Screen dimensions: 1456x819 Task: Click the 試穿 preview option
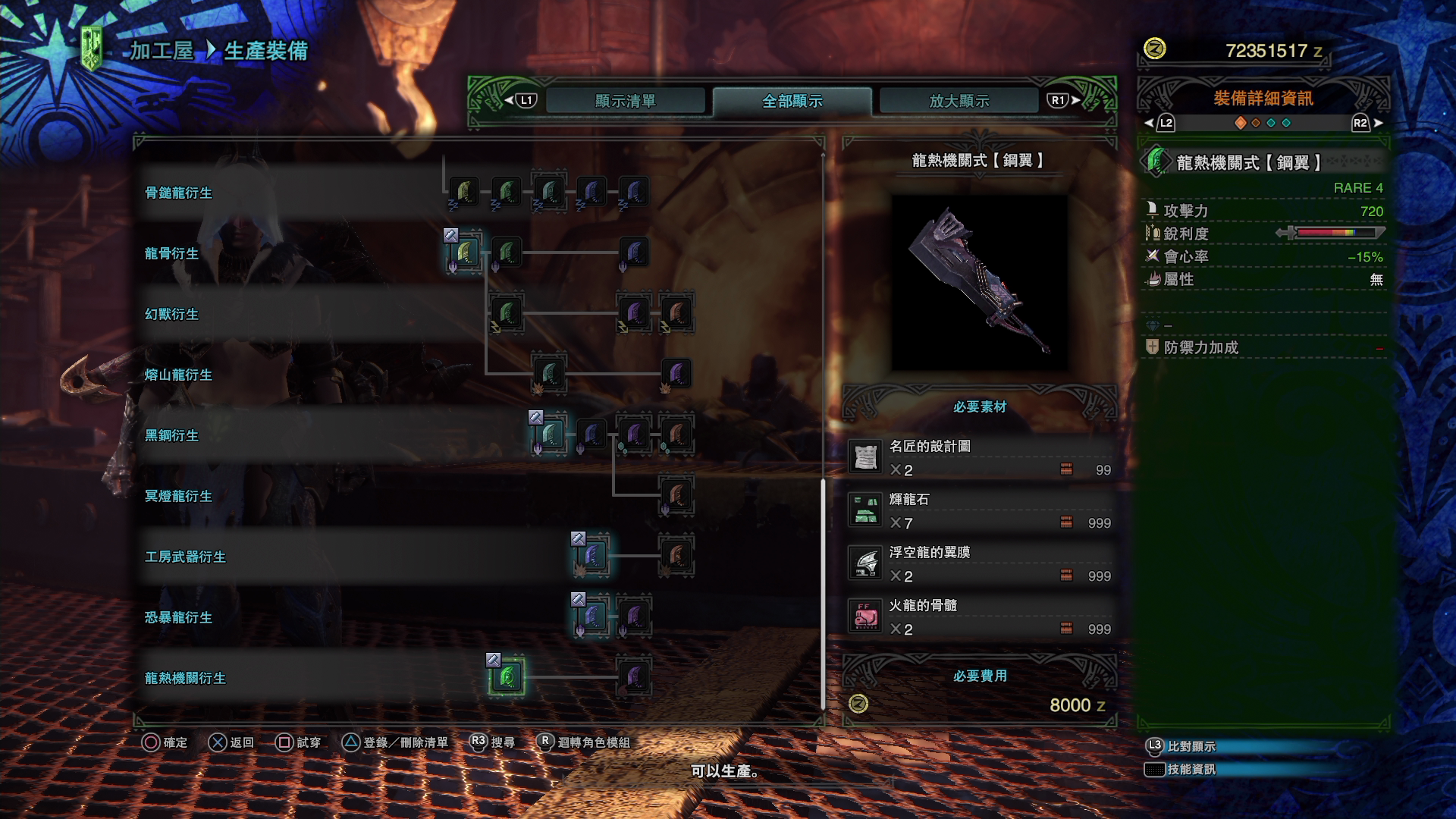click(299, 742)
